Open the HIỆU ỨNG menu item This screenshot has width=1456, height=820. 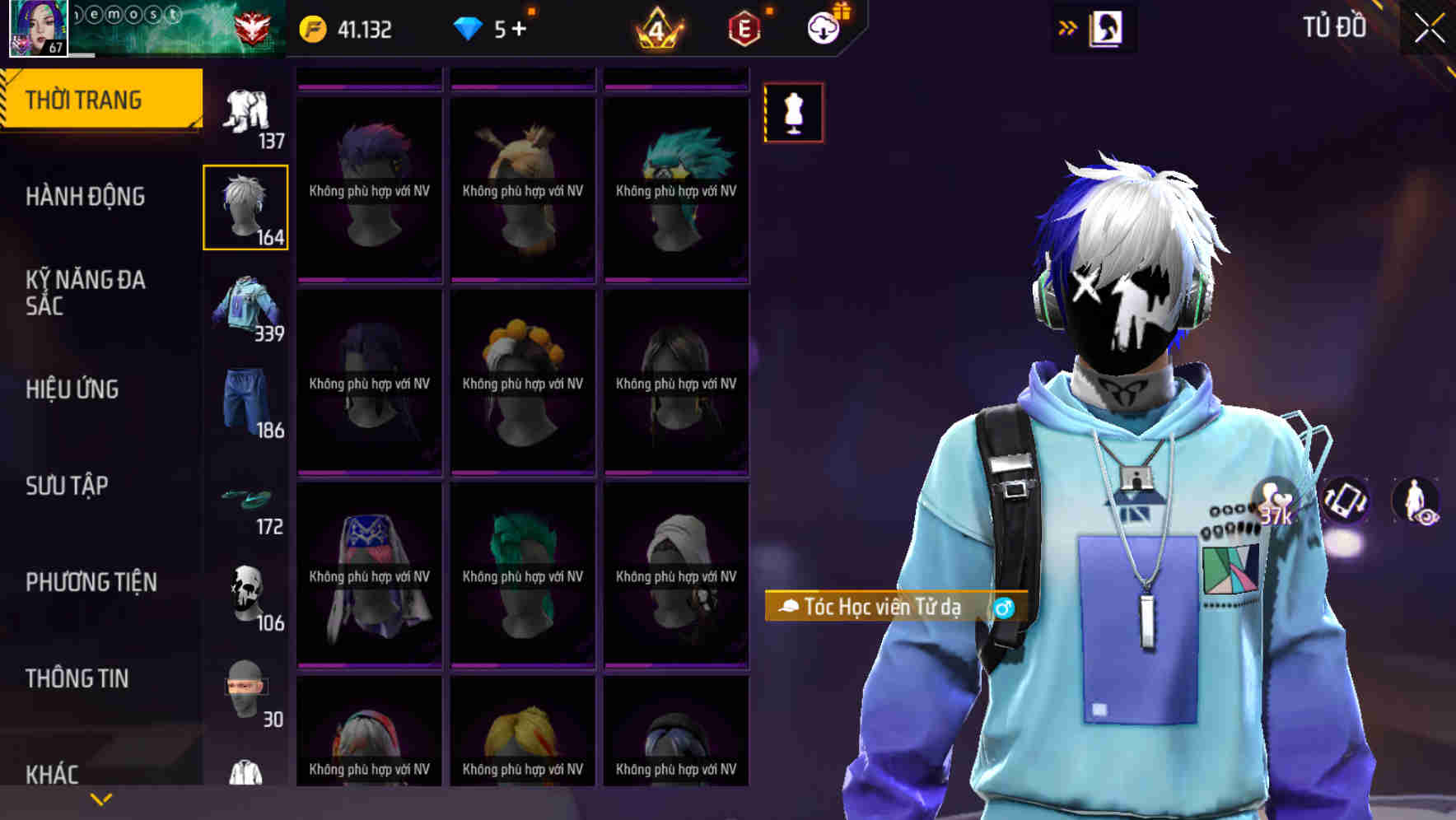click(72, 389)
